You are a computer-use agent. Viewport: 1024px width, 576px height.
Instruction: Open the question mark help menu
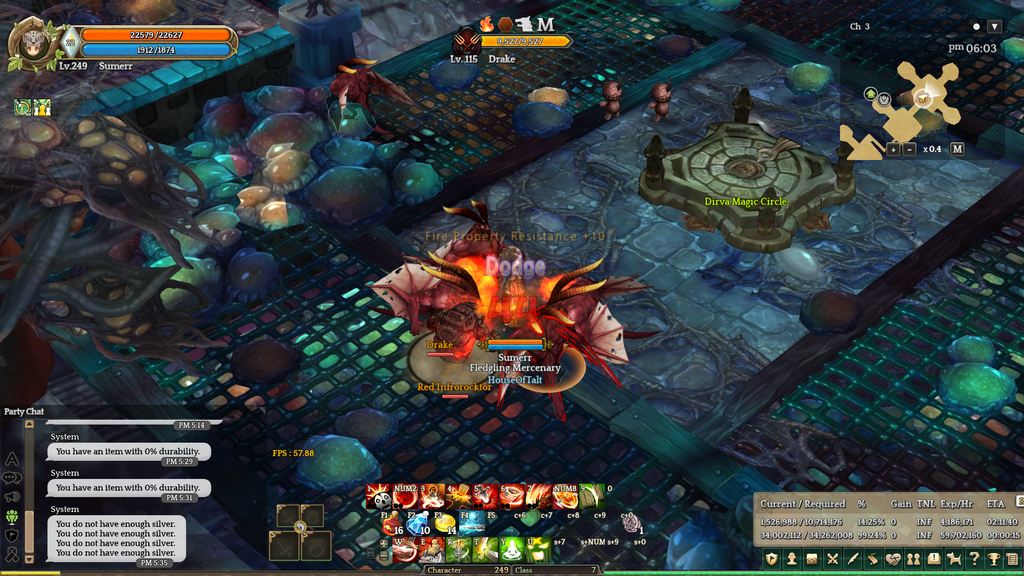point(974,559)
